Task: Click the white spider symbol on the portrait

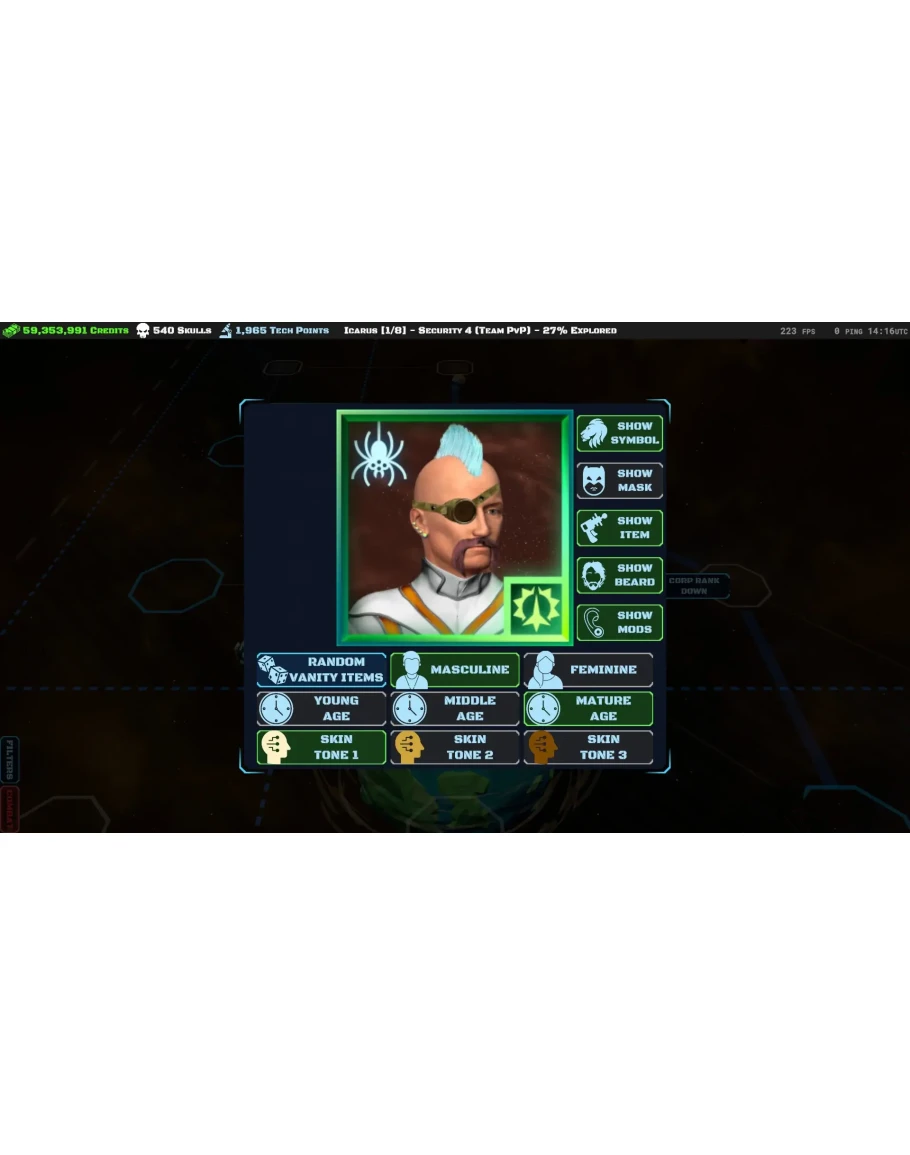Action: tap(378, 454)
